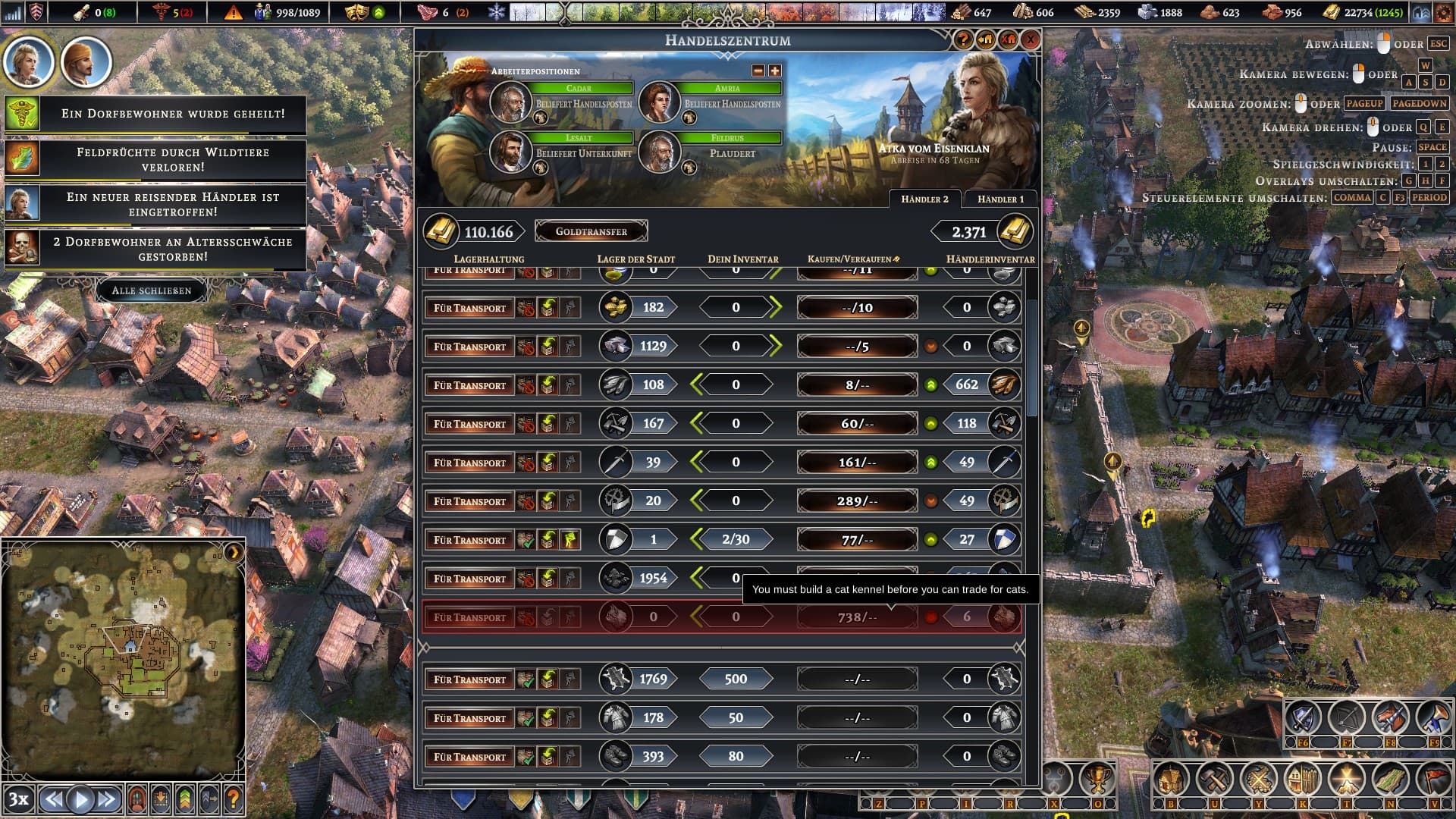Click the Goldtransfer button
Viewport: 1456px width, 819px height.
(x=591, y=231)
